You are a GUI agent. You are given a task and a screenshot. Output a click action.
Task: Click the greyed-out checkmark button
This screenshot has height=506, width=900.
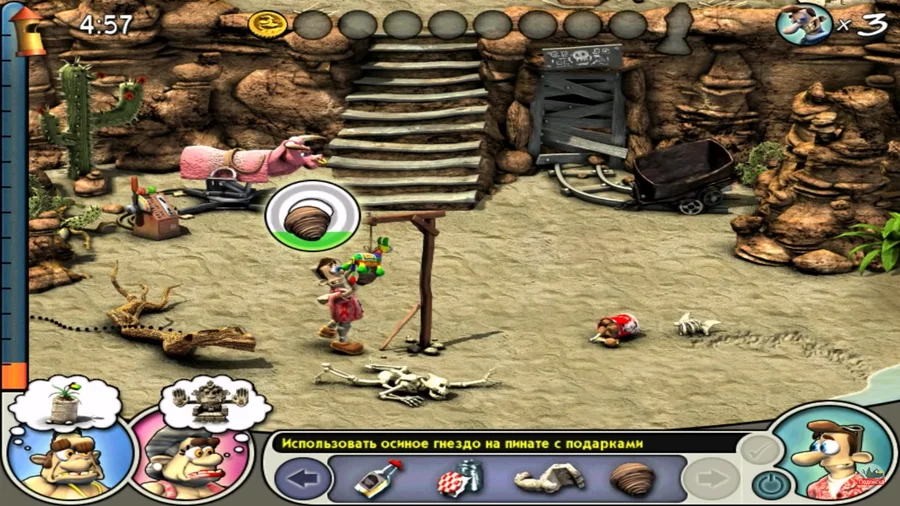759,448
